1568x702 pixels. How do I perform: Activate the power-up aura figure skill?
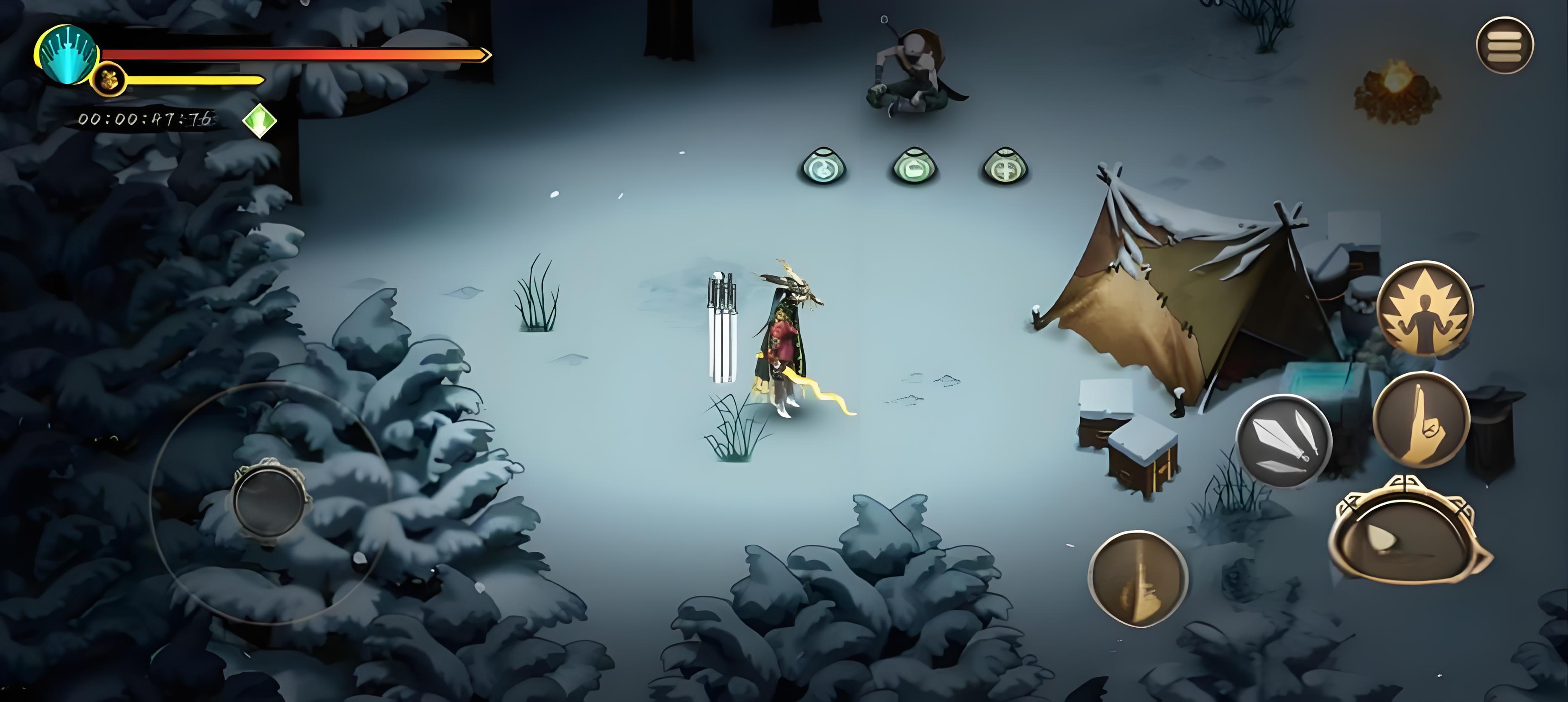point(1425,309)
